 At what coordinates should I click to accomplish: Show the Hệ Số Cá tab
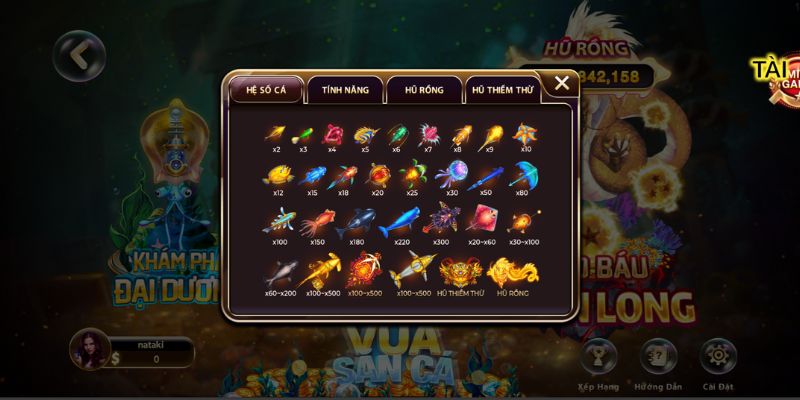tap(266, 90)
